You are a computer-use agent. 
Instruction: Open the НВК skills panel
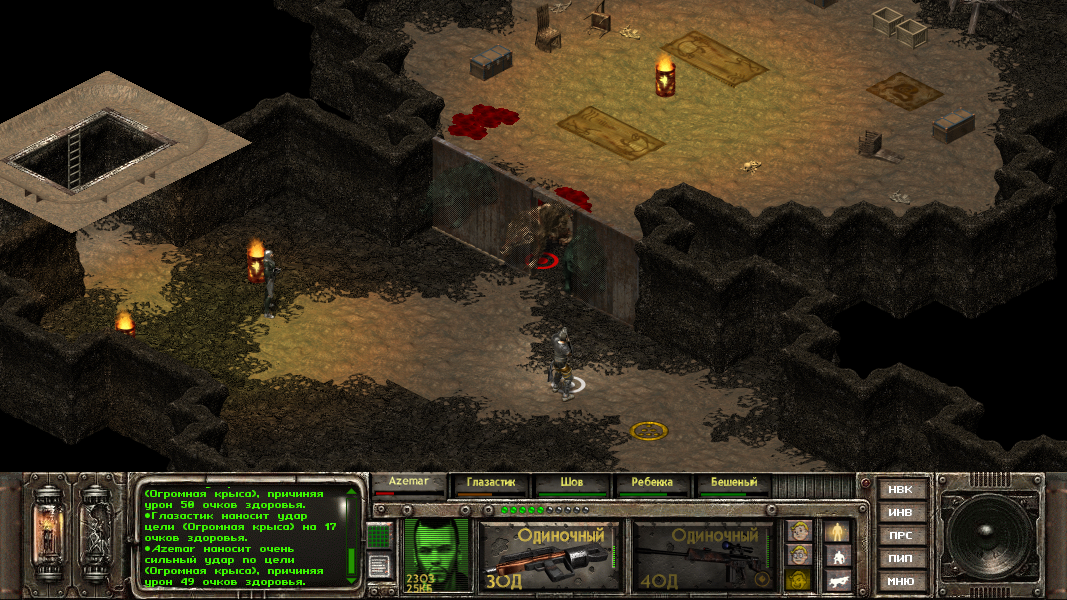click(900, 490)
